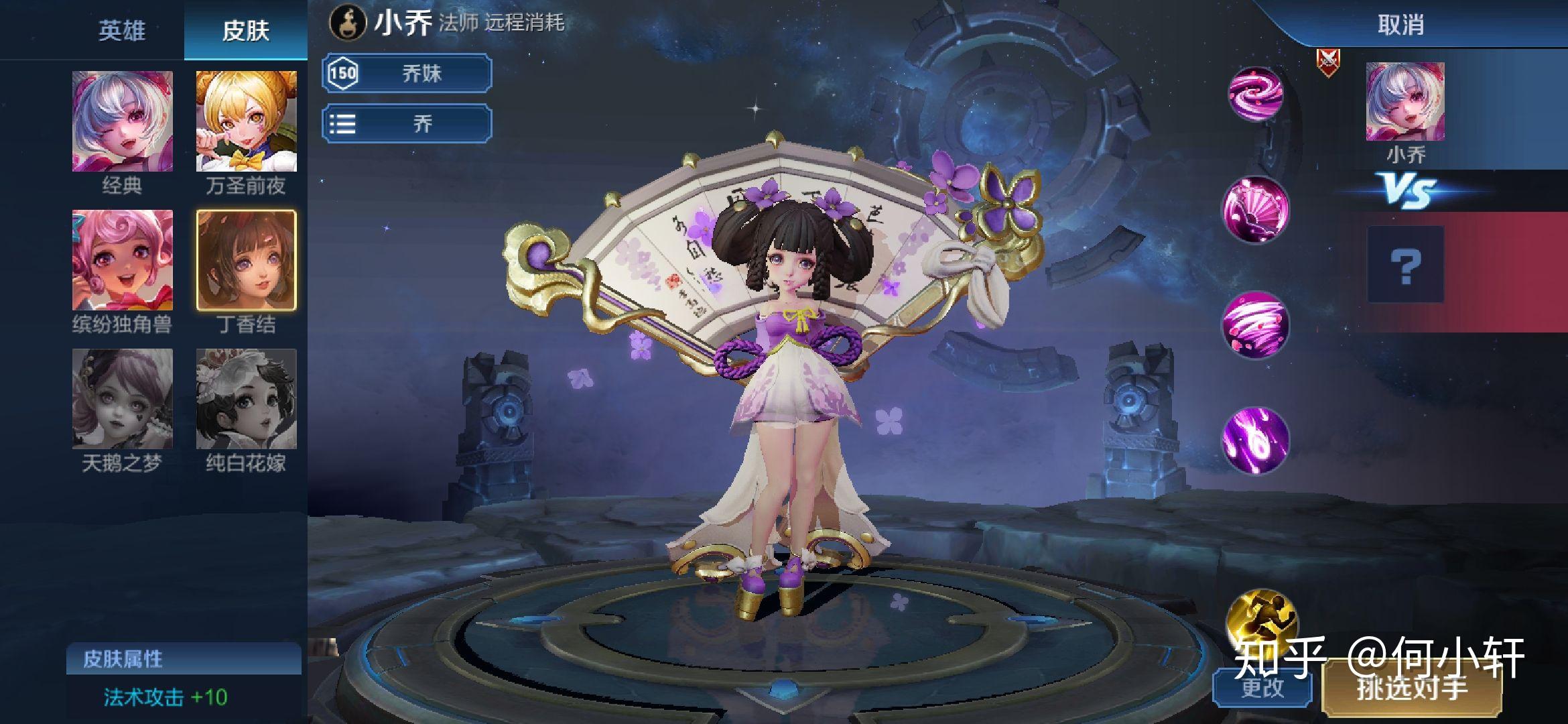View the pink fan skill icon

click(1256, 208)
